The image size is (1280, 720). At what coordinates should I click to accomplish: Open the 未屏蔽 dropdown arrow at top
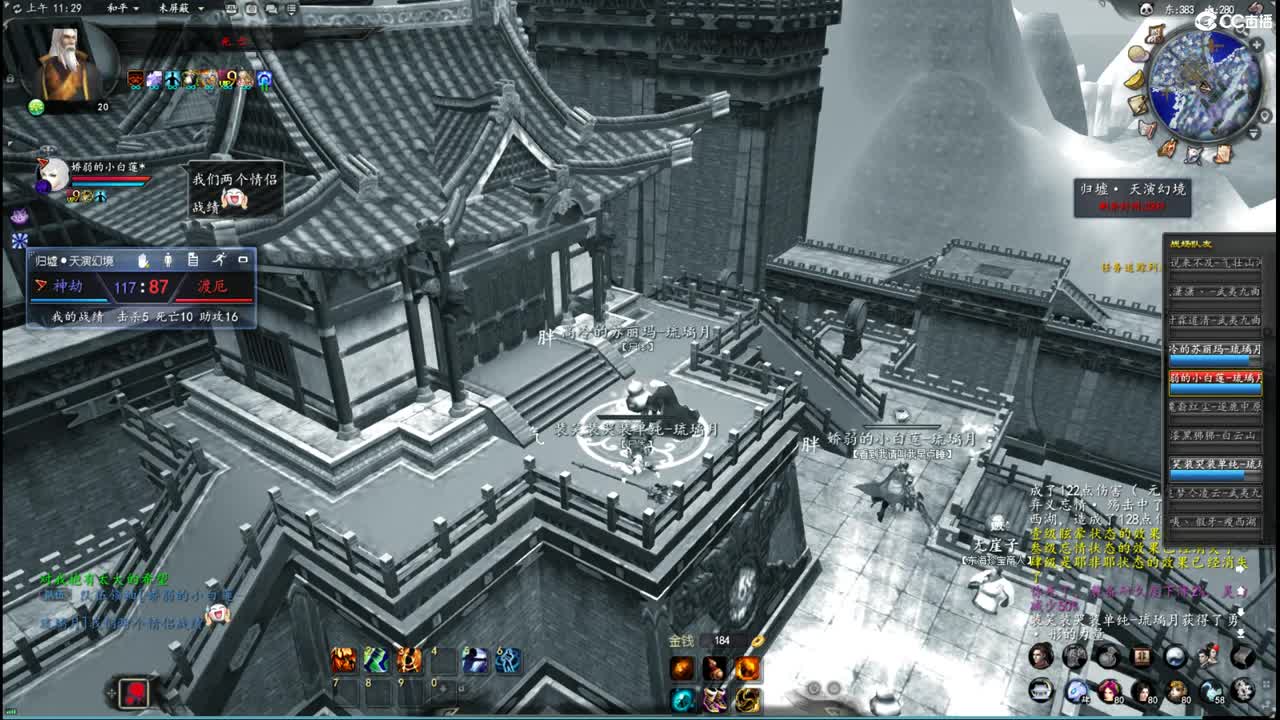click(201, 9)
